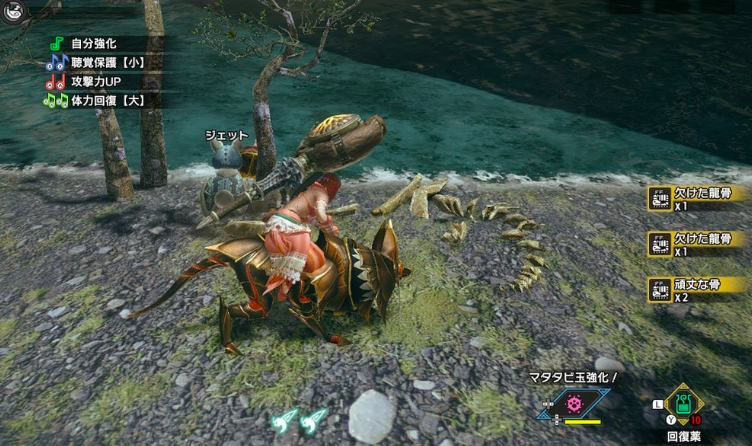The width and height of the screenshot is (752, 446).
Task: Select the 回復薬 item slot
Action: click(x=684, y=402)
